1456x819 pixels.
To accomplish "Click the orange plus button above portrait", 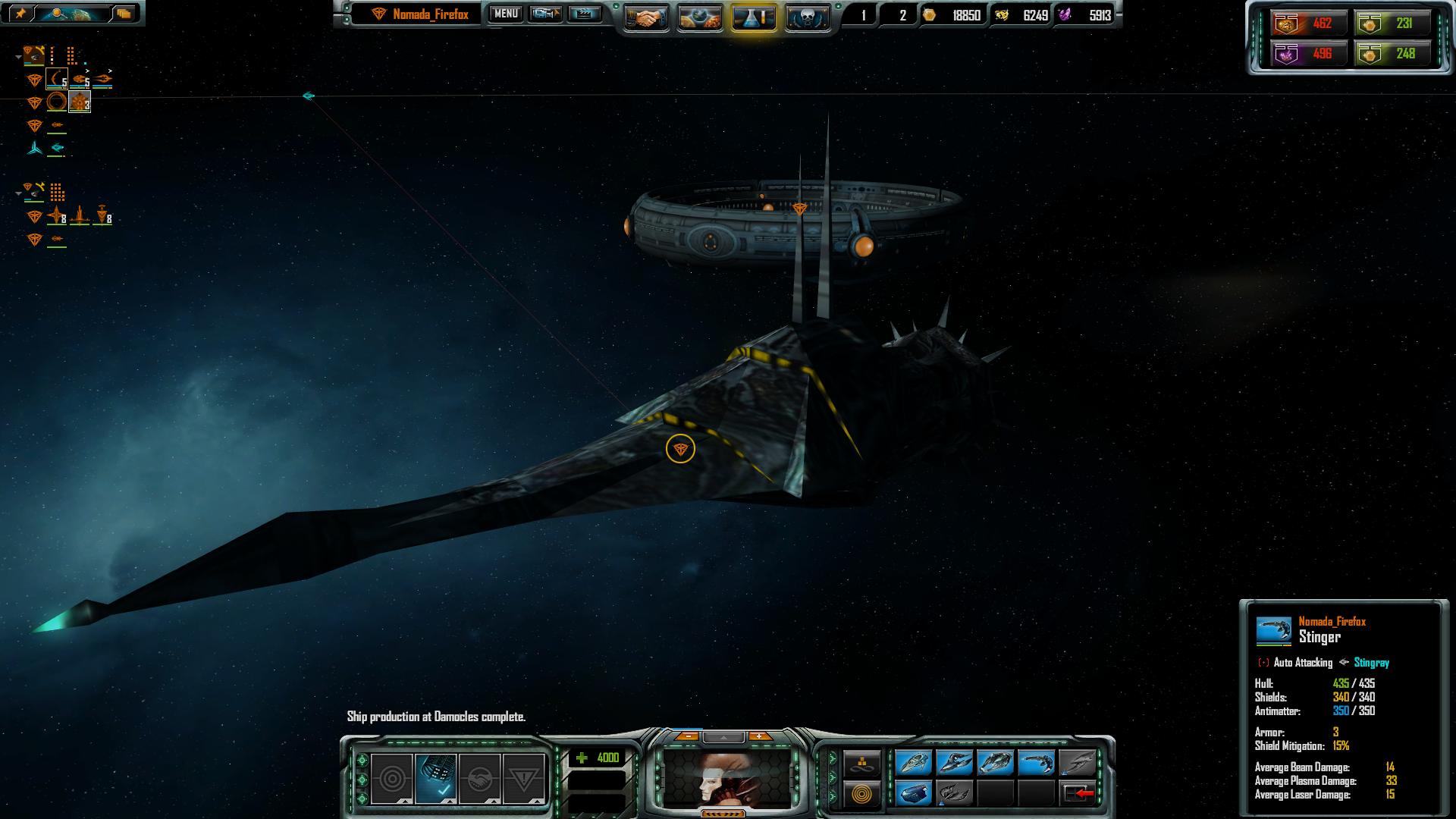I will [758, 736].
